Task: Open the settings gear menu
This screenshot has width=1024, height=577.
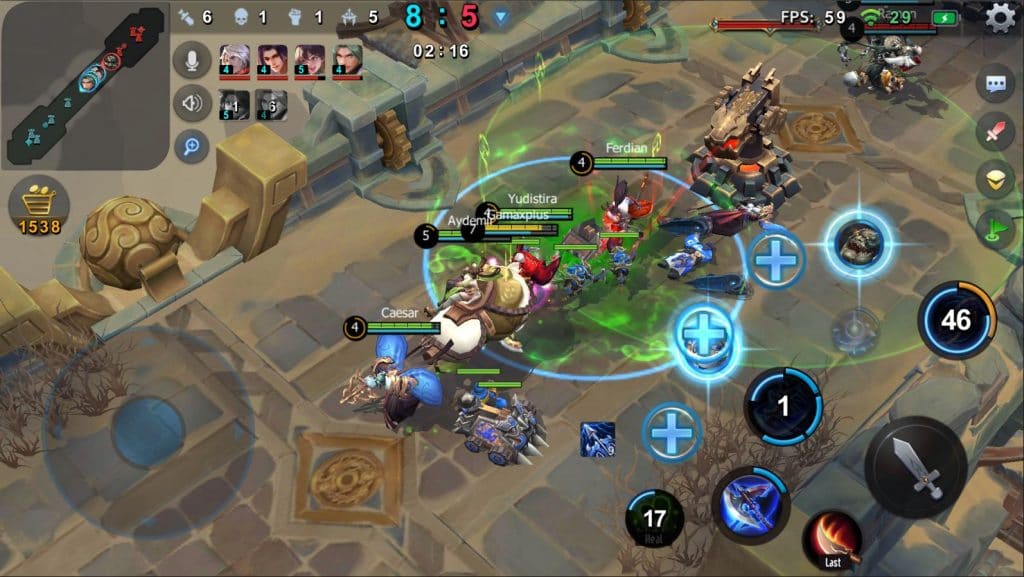Action: pyautogui.click(x=1000, y=18)
